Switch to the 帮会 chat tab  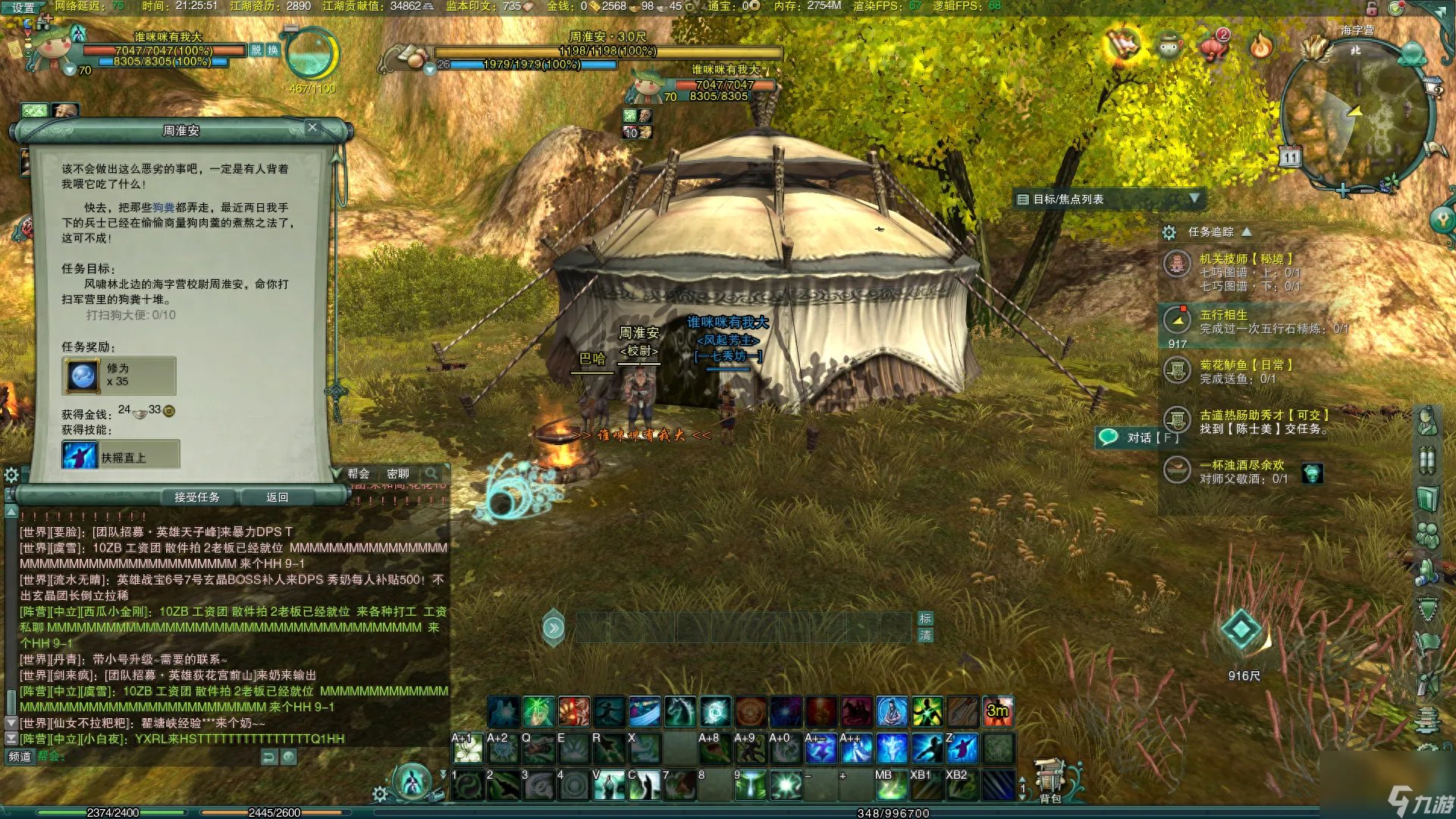pyautogui.click(x=359, y=473)
